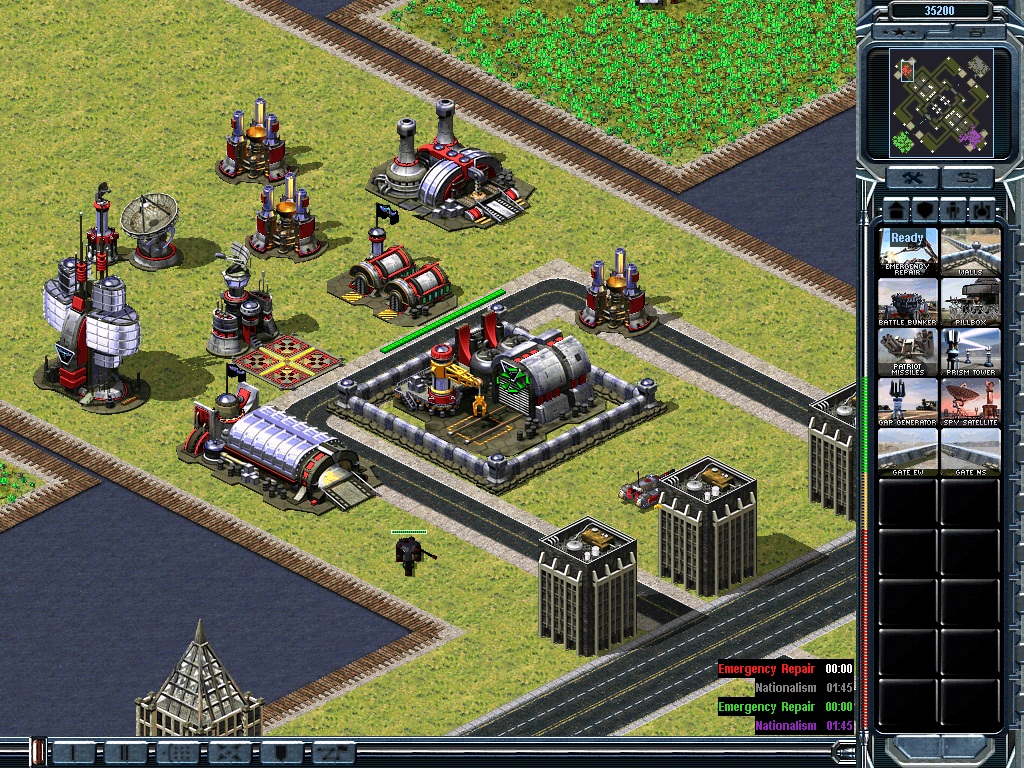Screen dimensions: 1024x768
Task: Click the shield guard button on bottom bar
Action: (x=280, y=751)
